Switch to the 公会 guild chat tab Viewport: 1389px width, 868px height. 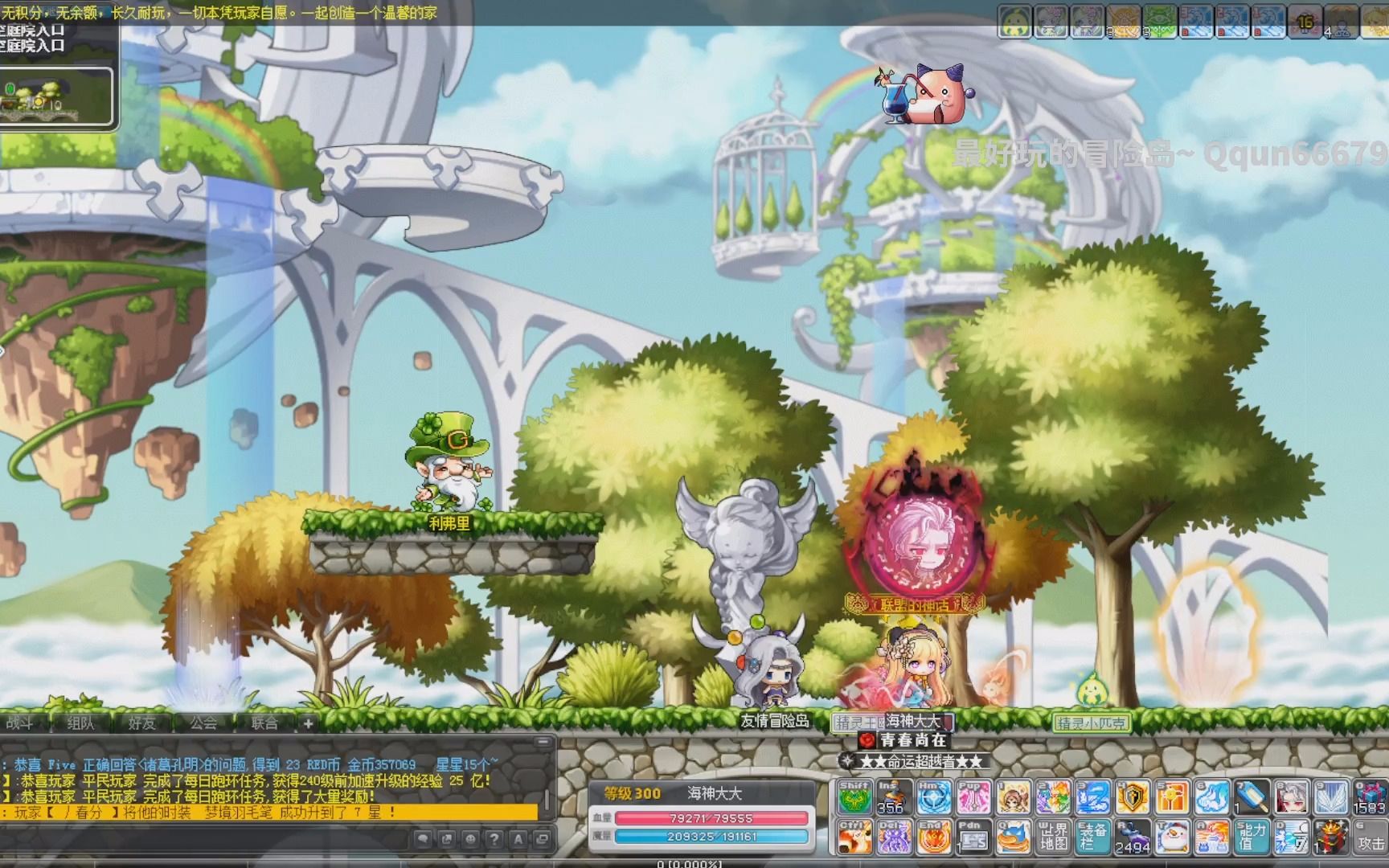(203, 723)
